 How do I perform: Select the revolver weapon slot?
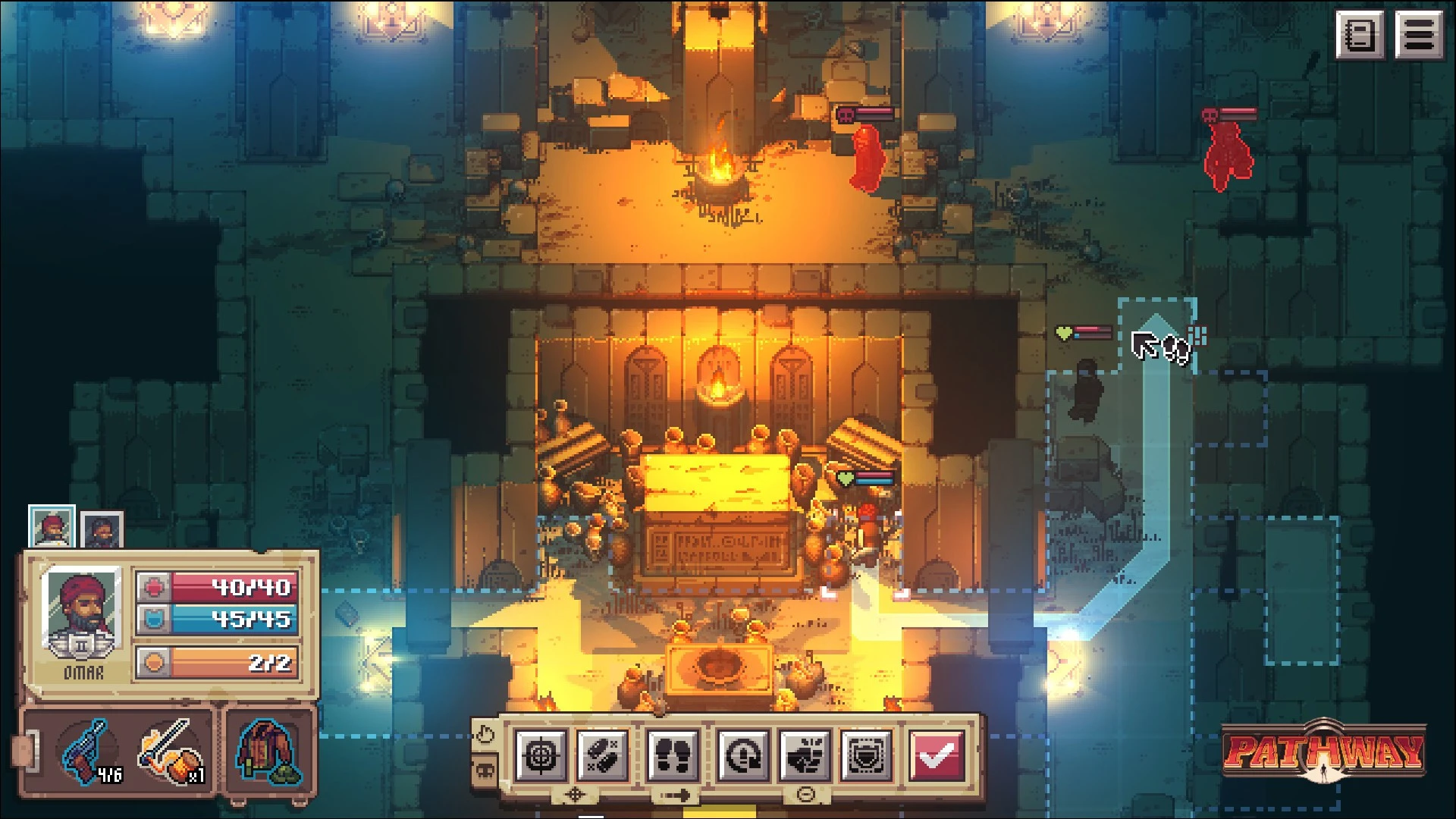[x=91, y=751]
